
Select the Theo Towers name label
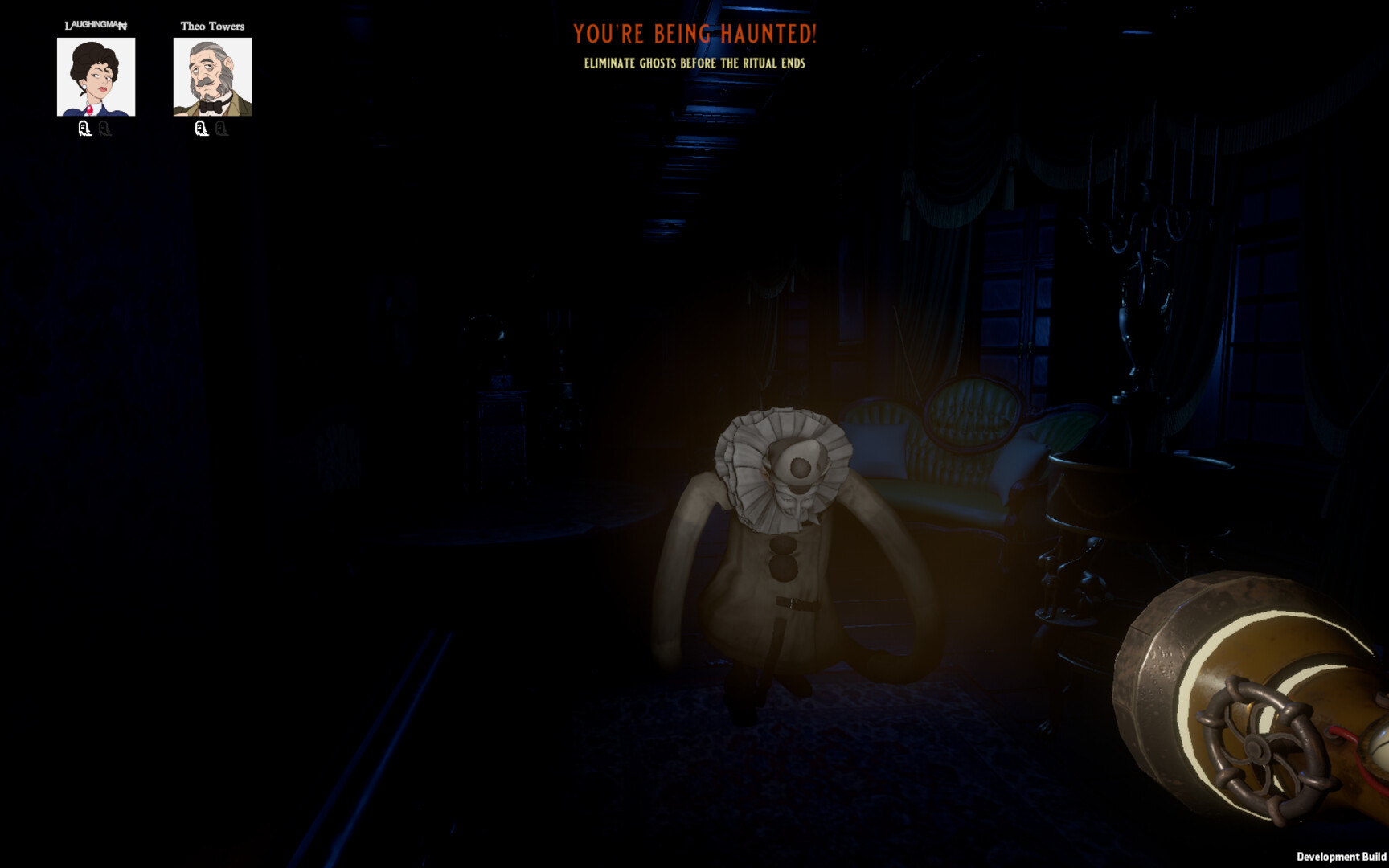click(214, 26)
